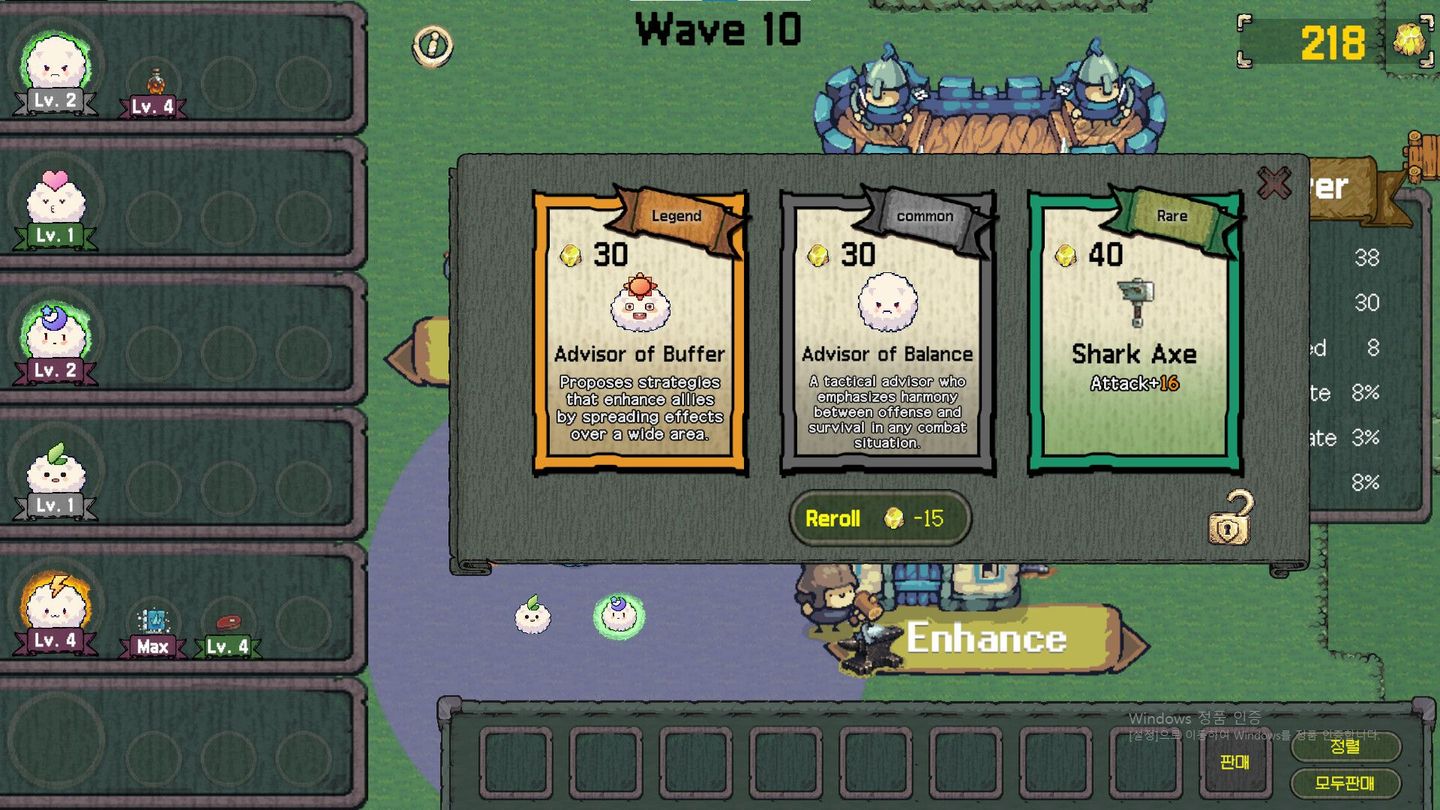Close the shop window
The image size is (1440, 810).
[1275, 184]
